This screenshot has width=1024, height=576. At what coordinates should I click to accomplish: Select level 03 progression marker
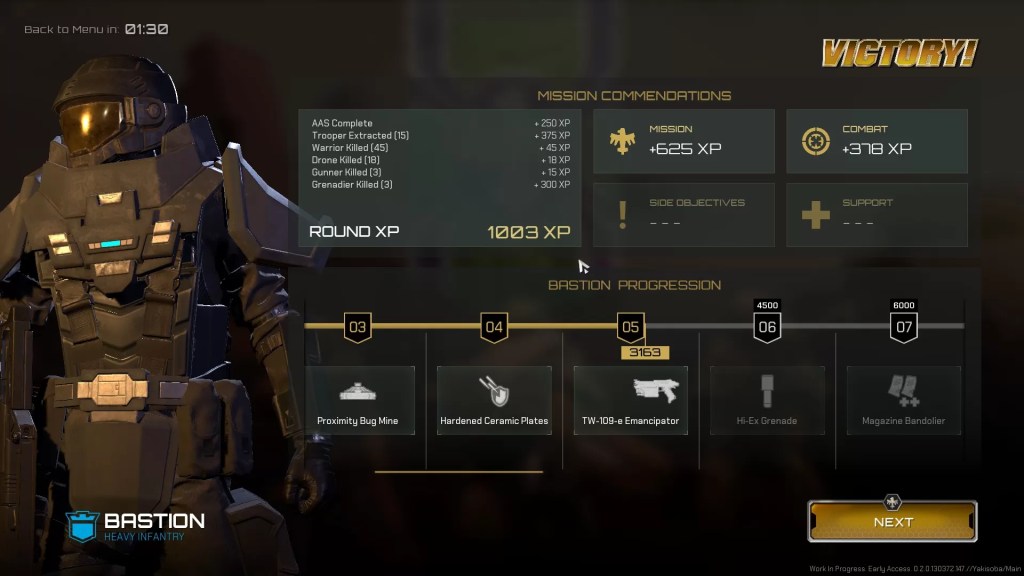click(x=358, y=327)
